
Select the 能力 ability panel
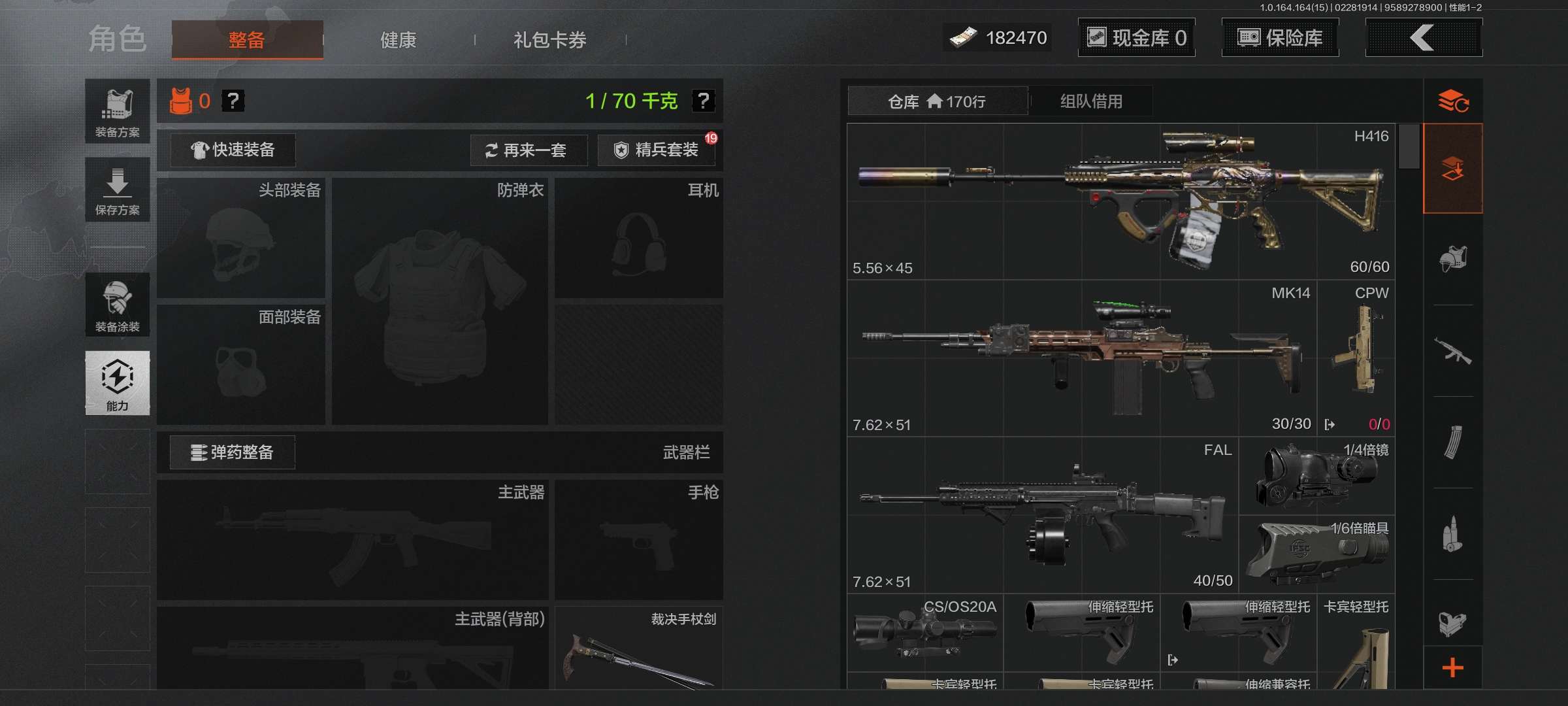click(118, 384)
